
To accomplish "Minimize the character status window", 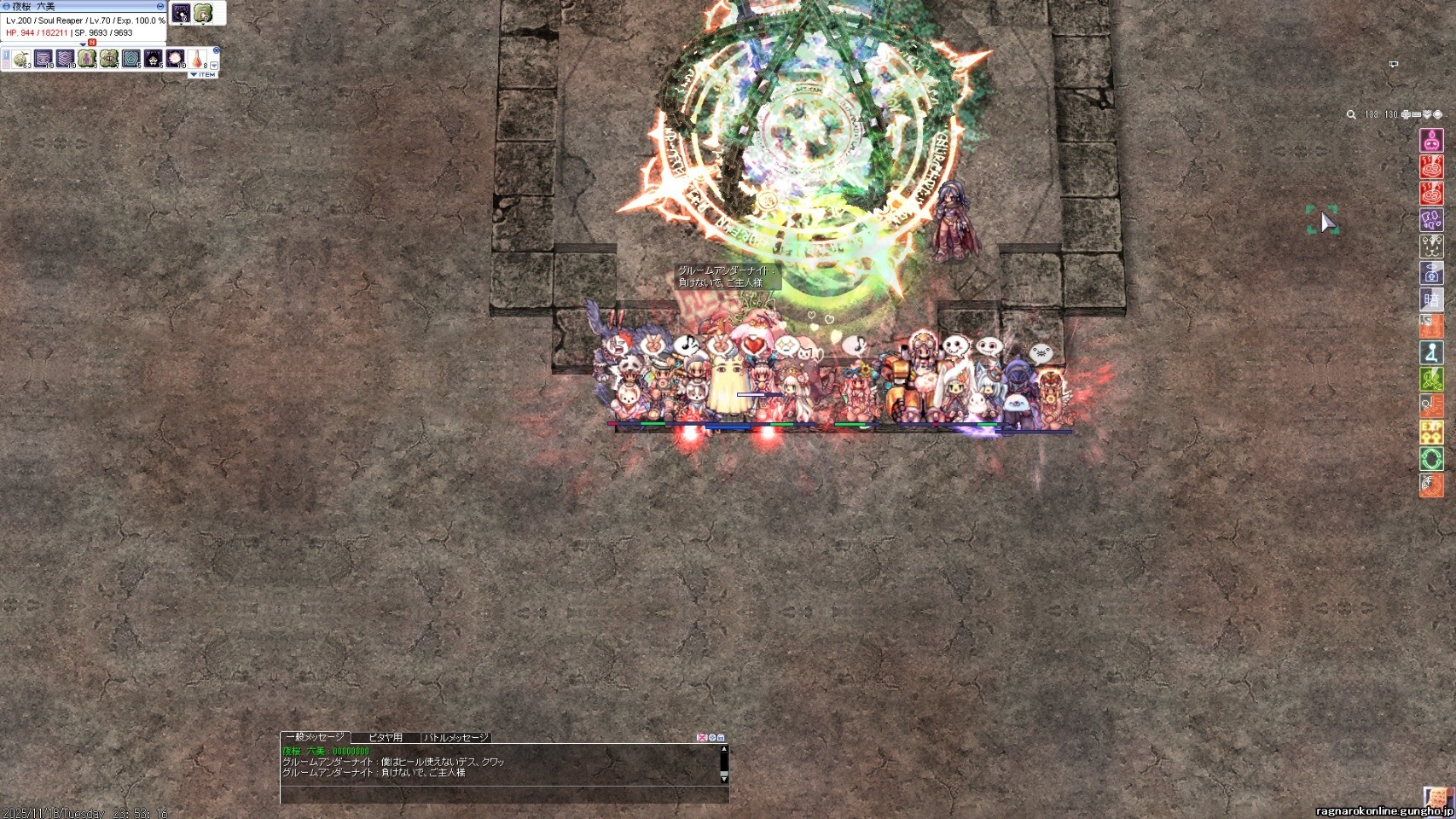I will [x=160, y=6].
